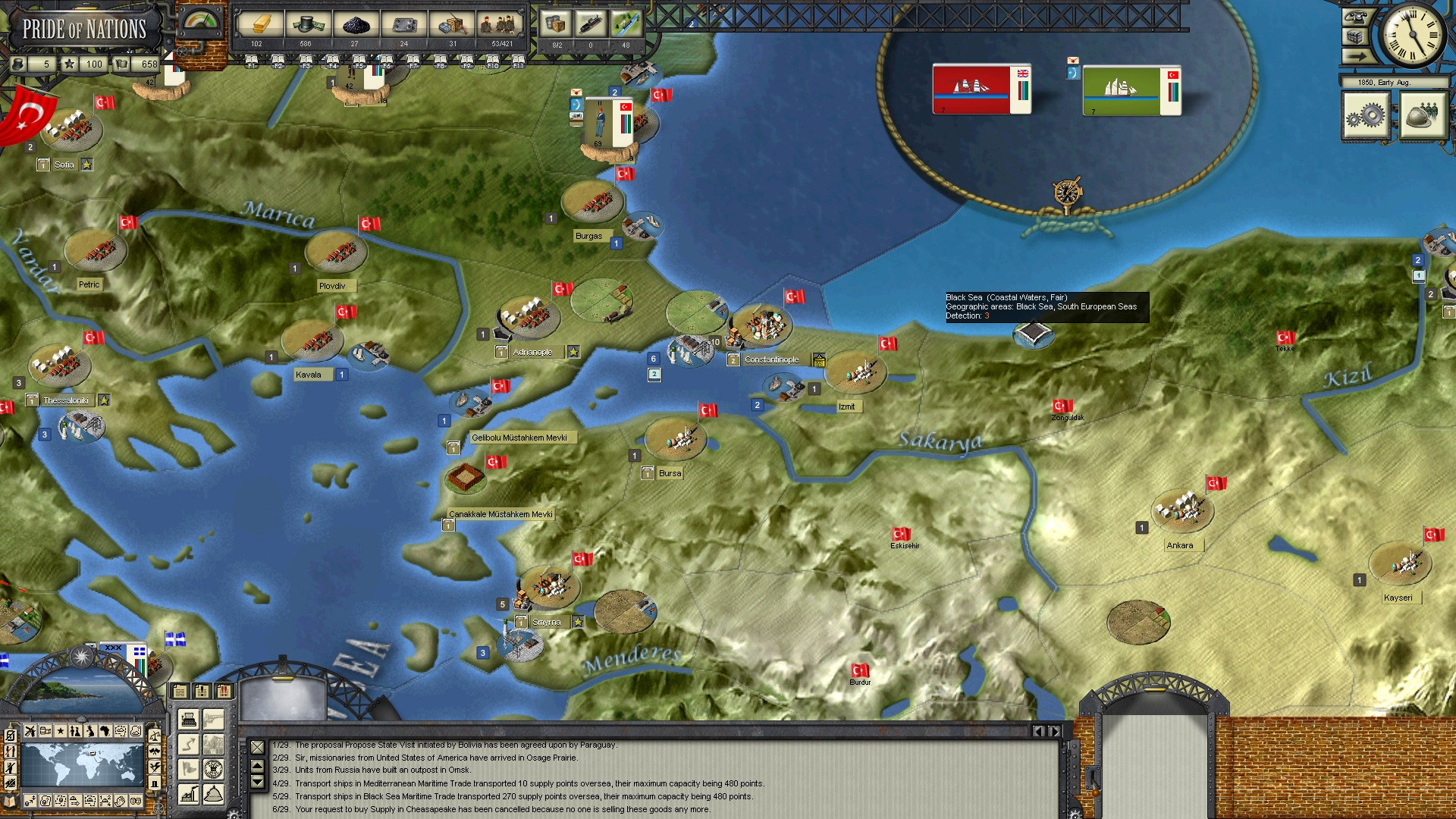The width and height of the screenshot is (1456, 819).
Task: Open the factory construction button
Action: (188, 794)
